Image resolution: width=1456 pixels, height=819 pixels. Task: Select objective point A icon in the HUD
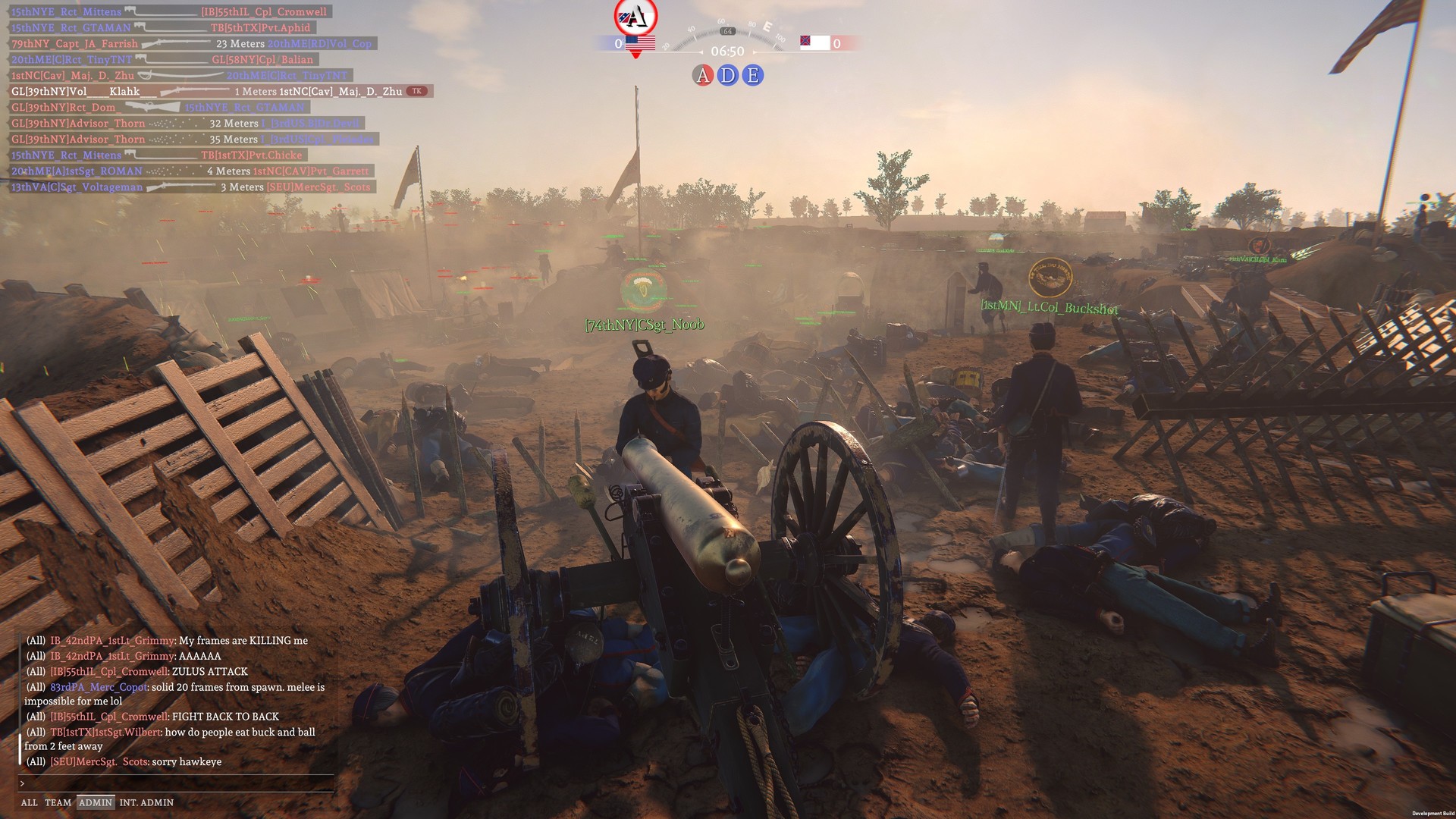pos(701,75)
